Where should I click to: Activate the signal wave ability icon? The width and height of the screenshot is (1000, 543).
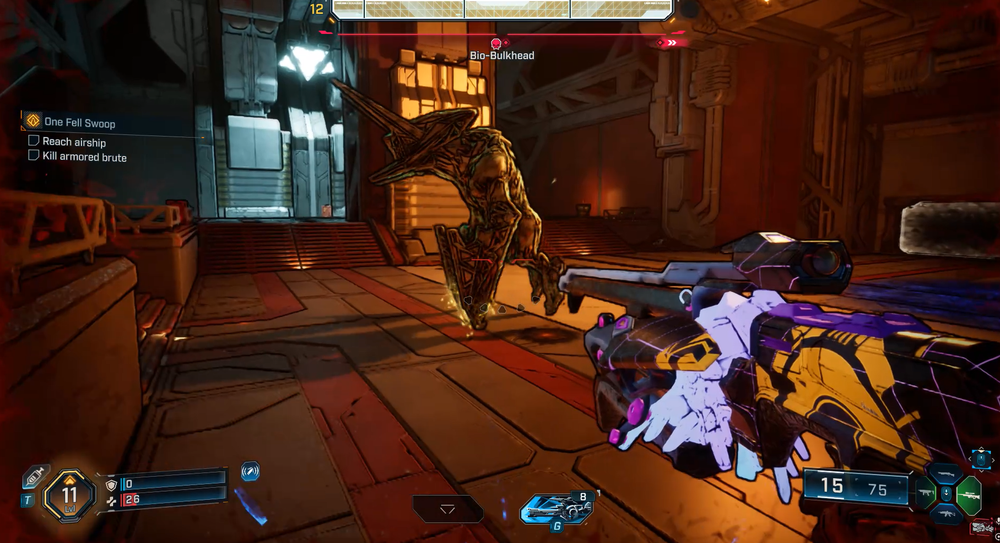click(x=250, y=470)
